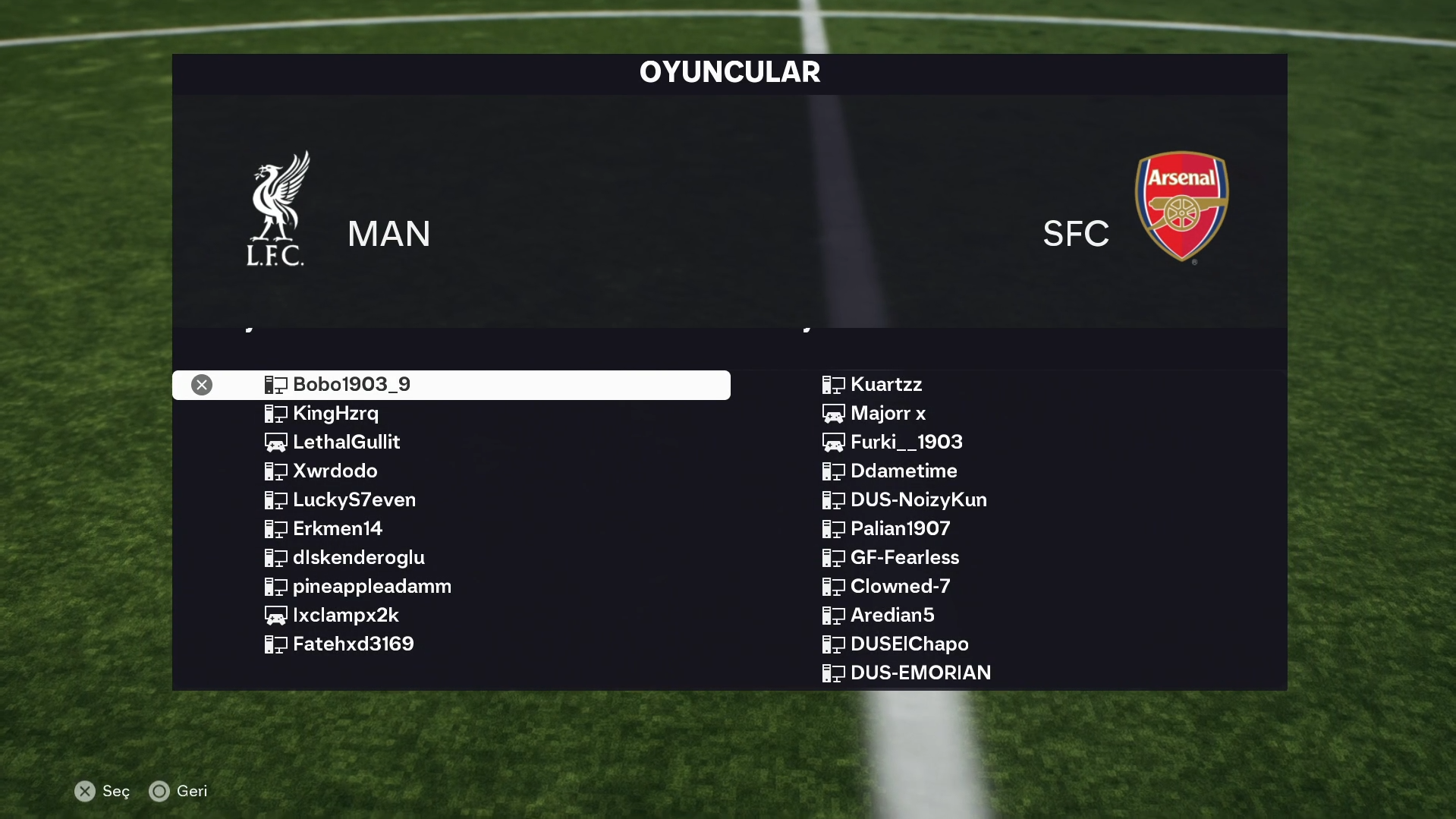Click on player Palian1907

pos(900,529)
